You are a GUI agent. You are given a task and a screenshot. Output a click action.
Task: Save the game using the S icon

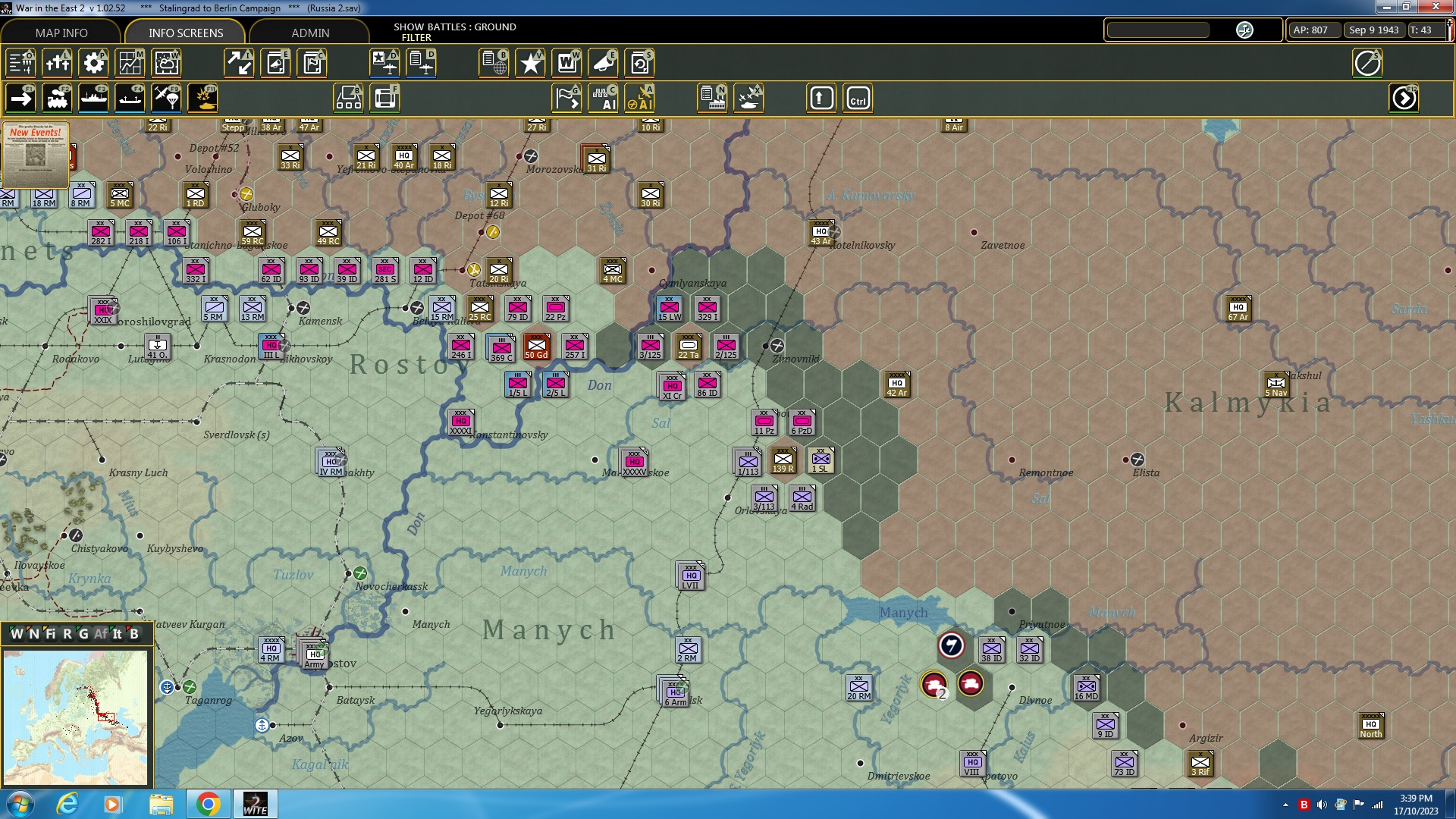[640, 63]
